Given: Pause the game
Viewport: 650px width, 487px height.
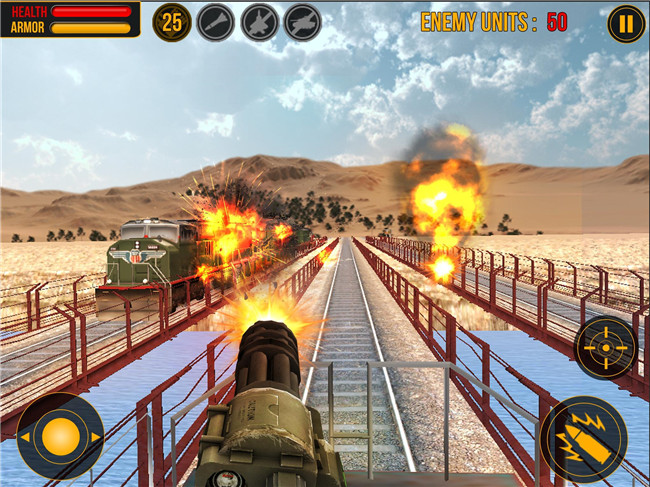Looking at the screenshot, I should 626,23.
